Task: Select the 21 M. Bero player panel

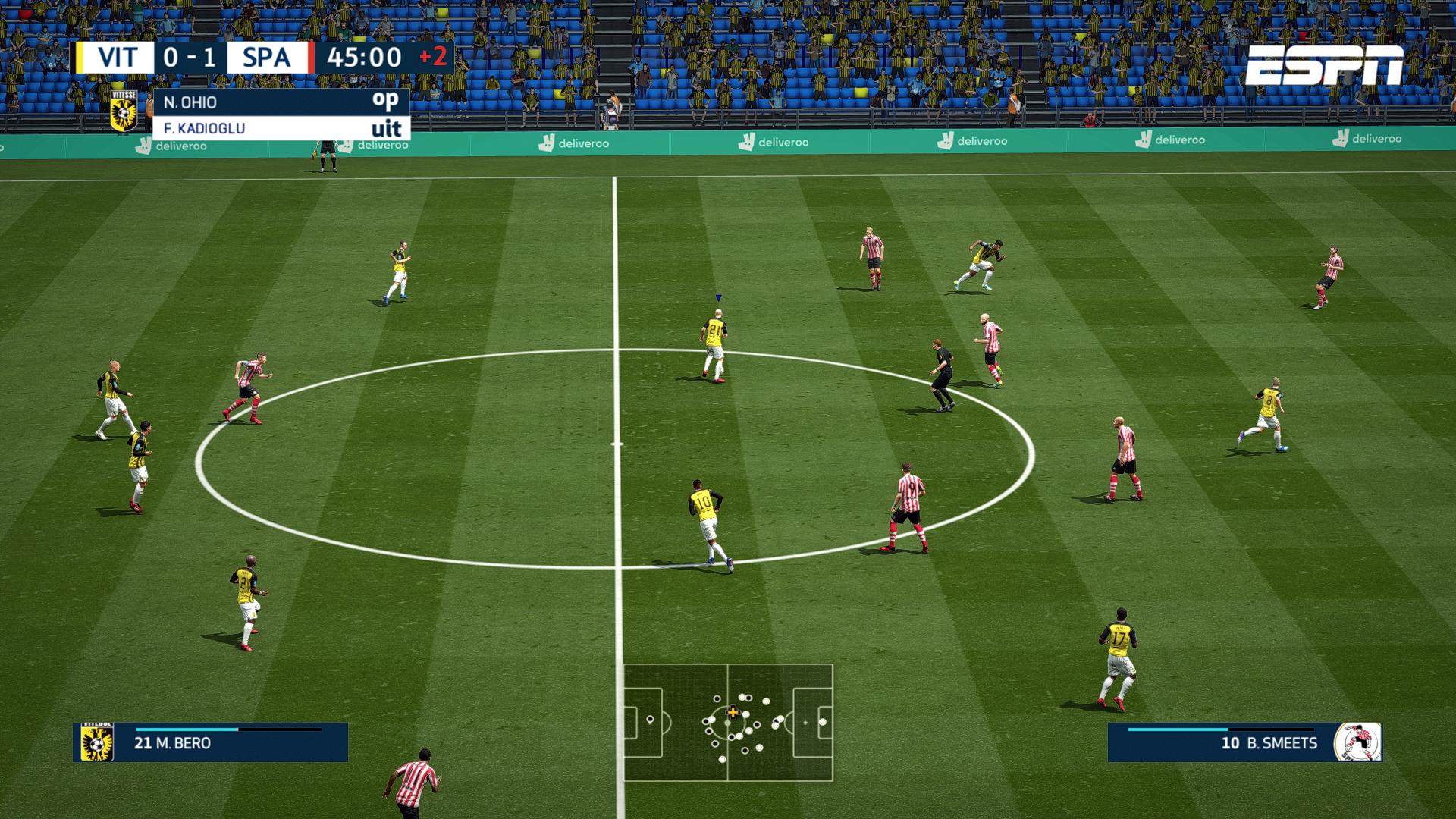Action: (x=211, y=742)
